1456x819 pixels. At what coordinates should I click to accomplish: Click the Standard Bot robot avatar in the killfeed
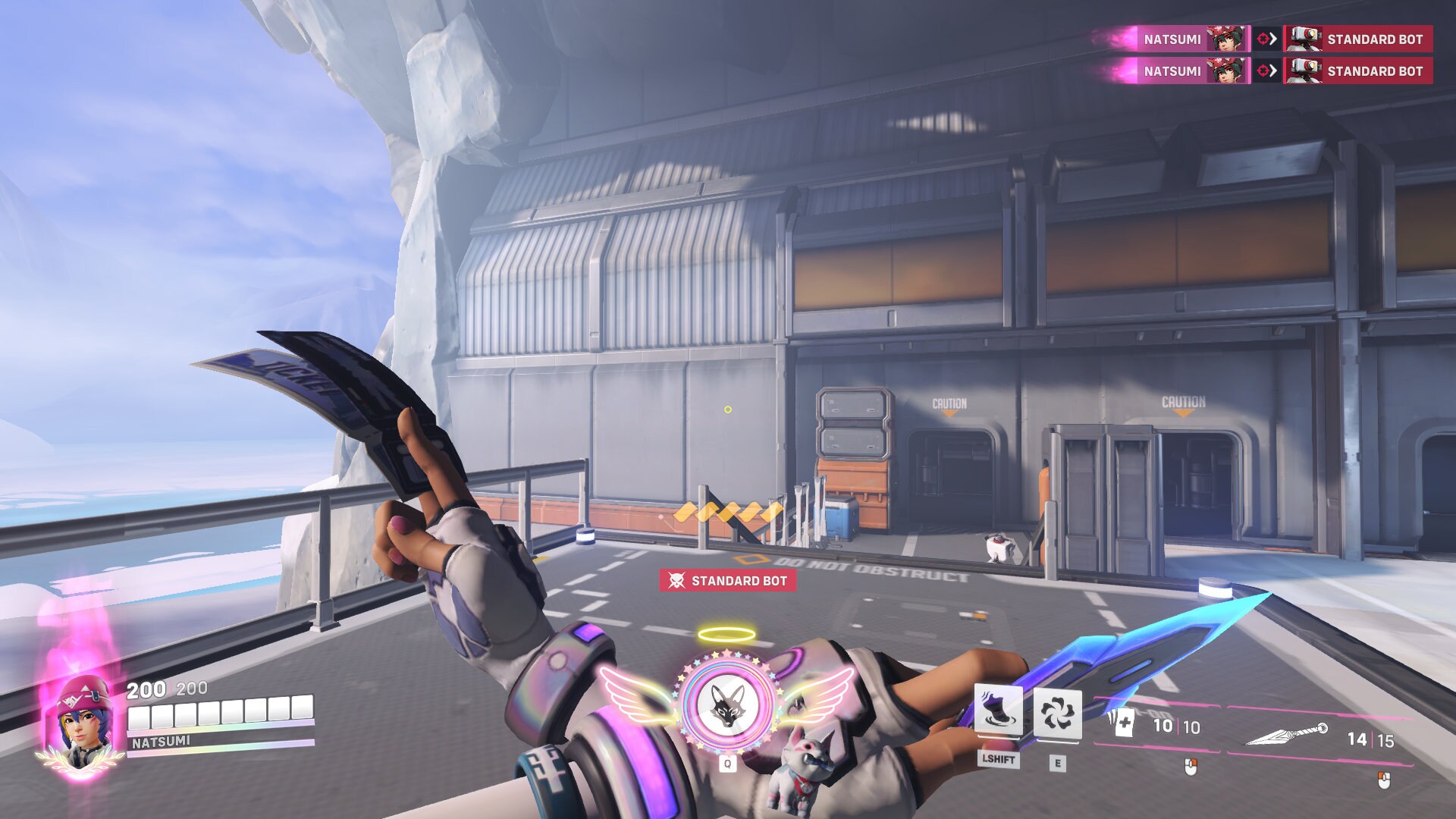pos(1304,39)
